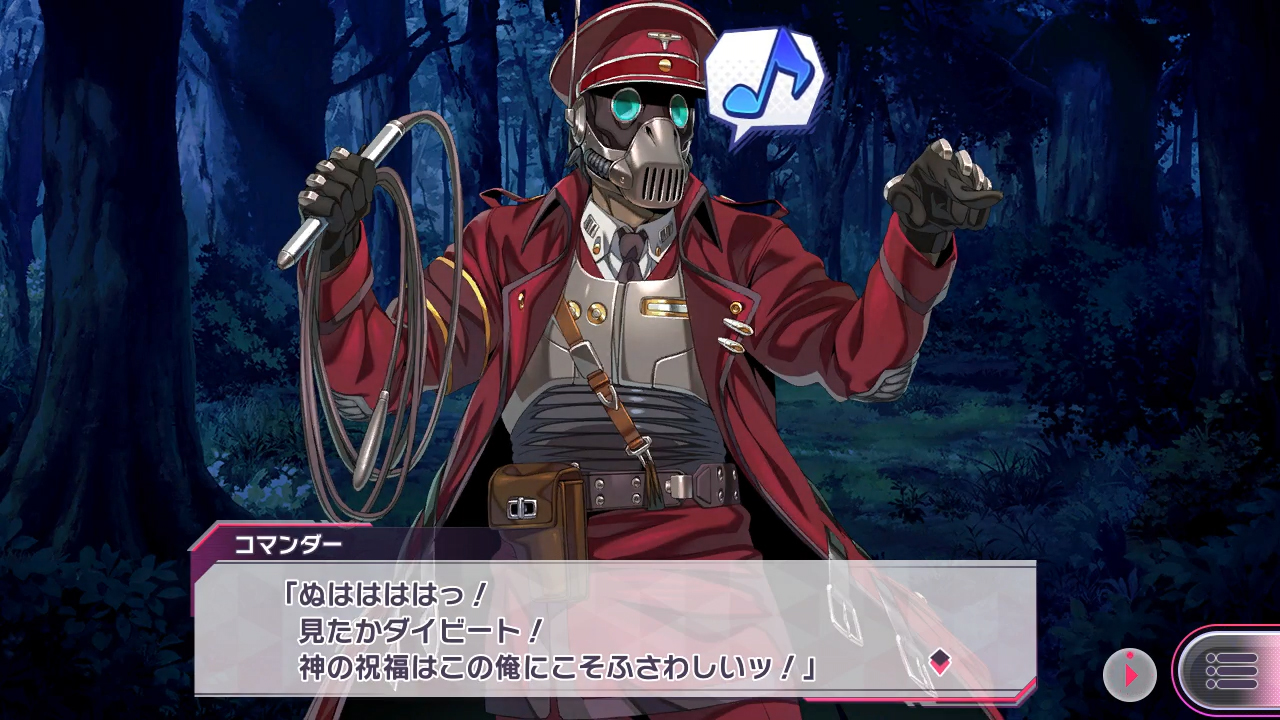The height and width of the screenshot is (720, 1280).
Task: Open the story menu list button
Action: (1230, 671)
